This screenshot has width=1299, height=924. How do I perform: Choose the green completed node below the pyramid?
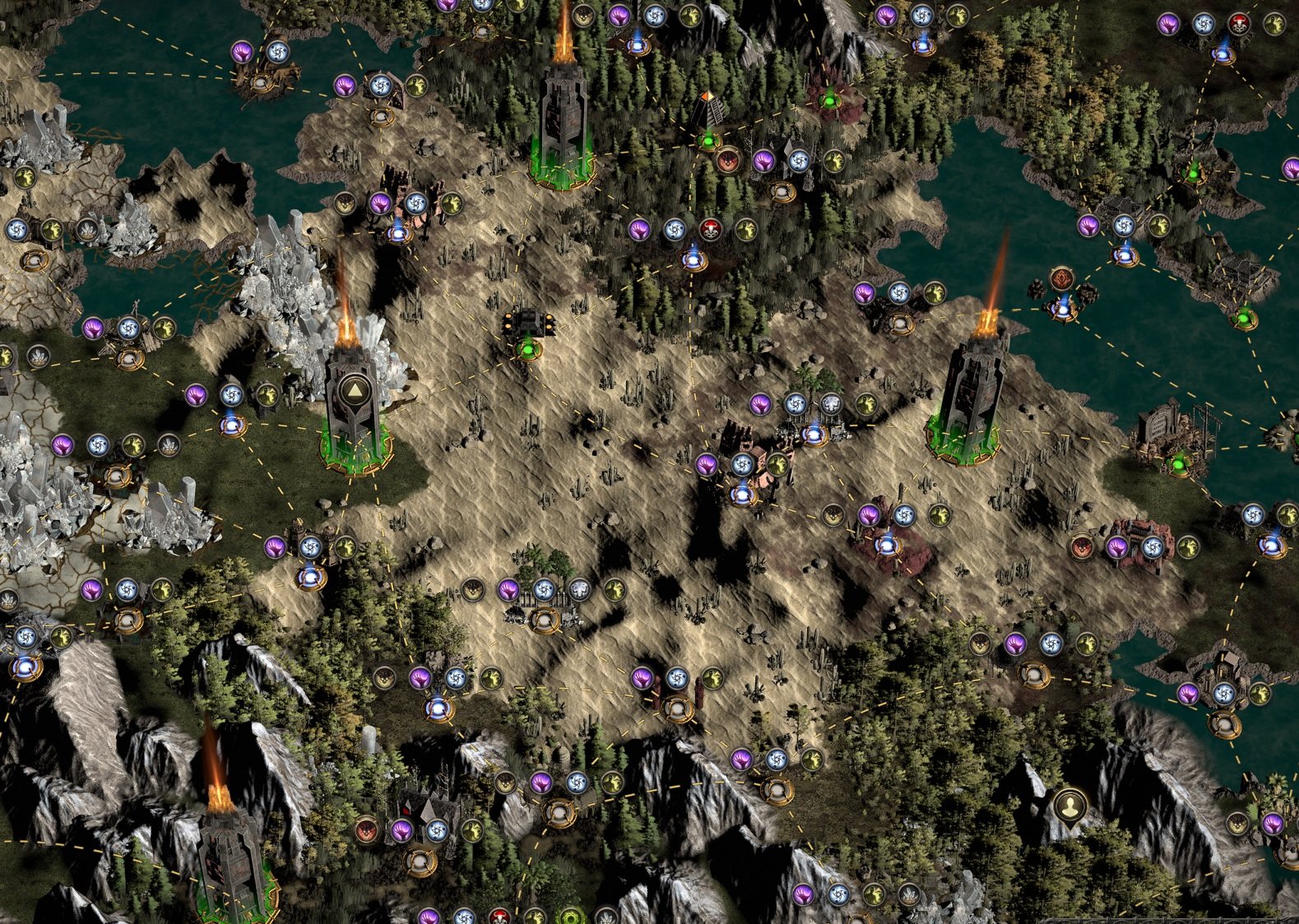(x=707, y=141)
